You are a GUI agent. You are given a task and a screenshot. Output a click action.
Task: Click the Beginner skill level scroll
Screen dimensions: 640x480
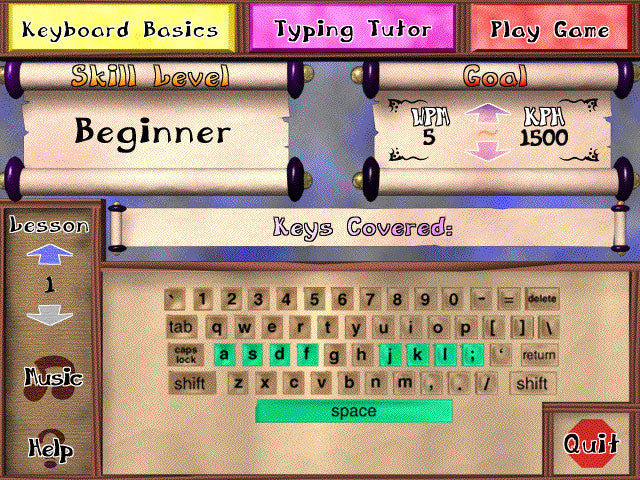point(152,132)
